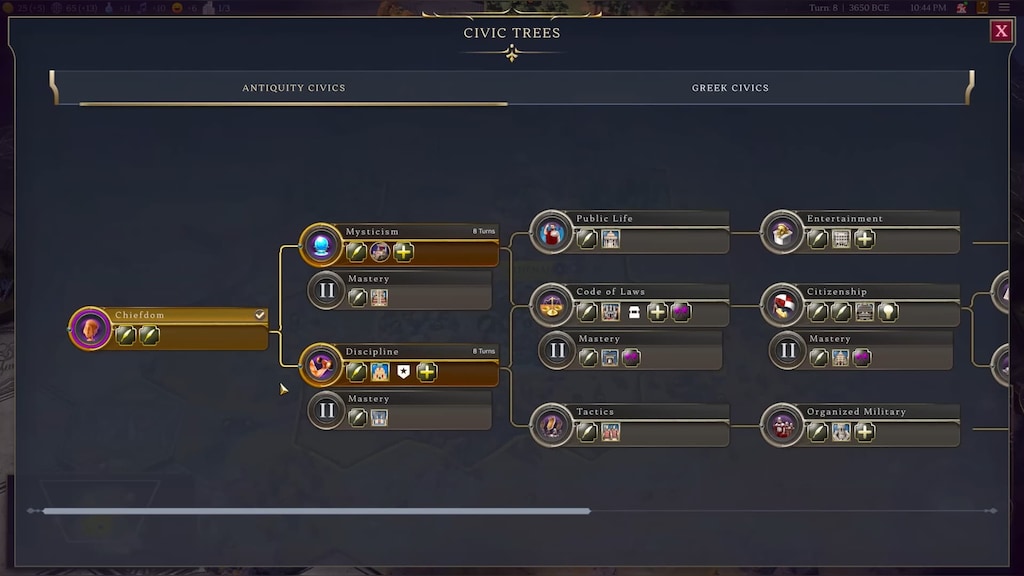
Task: Select the Tactics civic node
Action: (x=631, y=425)
